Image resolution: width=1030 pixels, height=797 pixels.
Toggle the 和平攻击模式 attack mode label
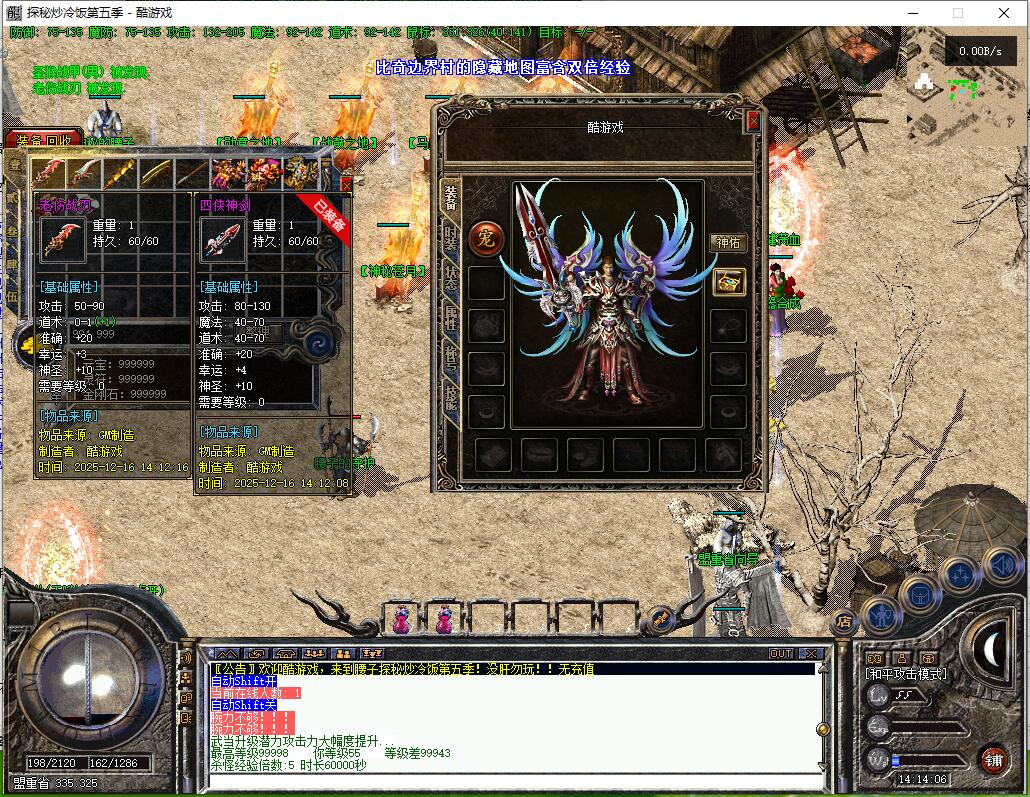pos(906,674)
